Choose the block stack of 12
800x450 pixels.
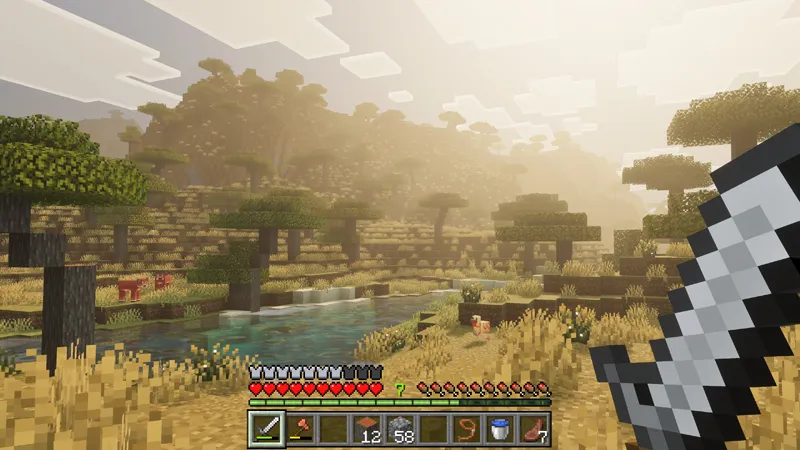pos(367,430)
